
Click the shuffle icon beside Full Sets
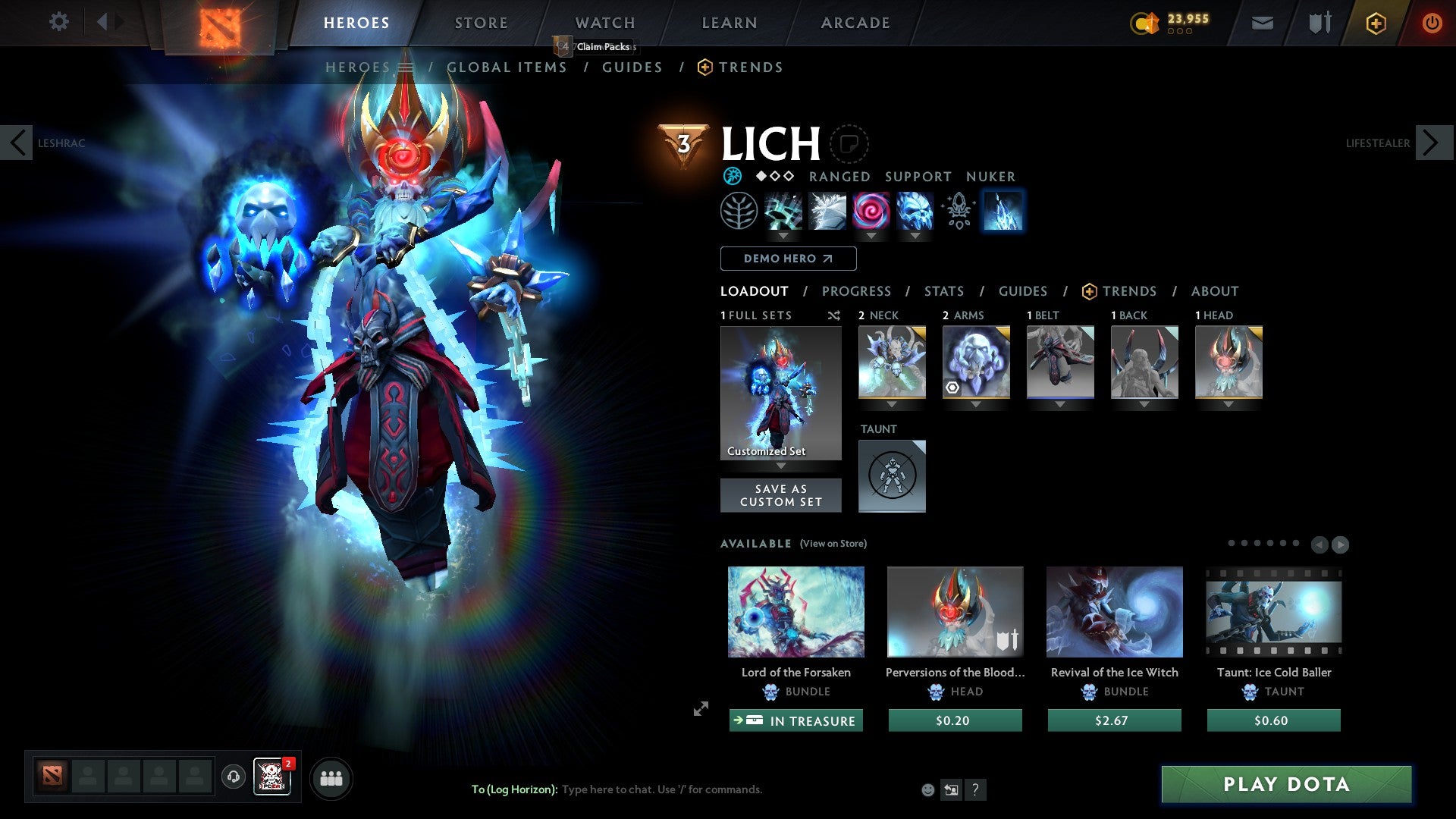tap(834, 315)
